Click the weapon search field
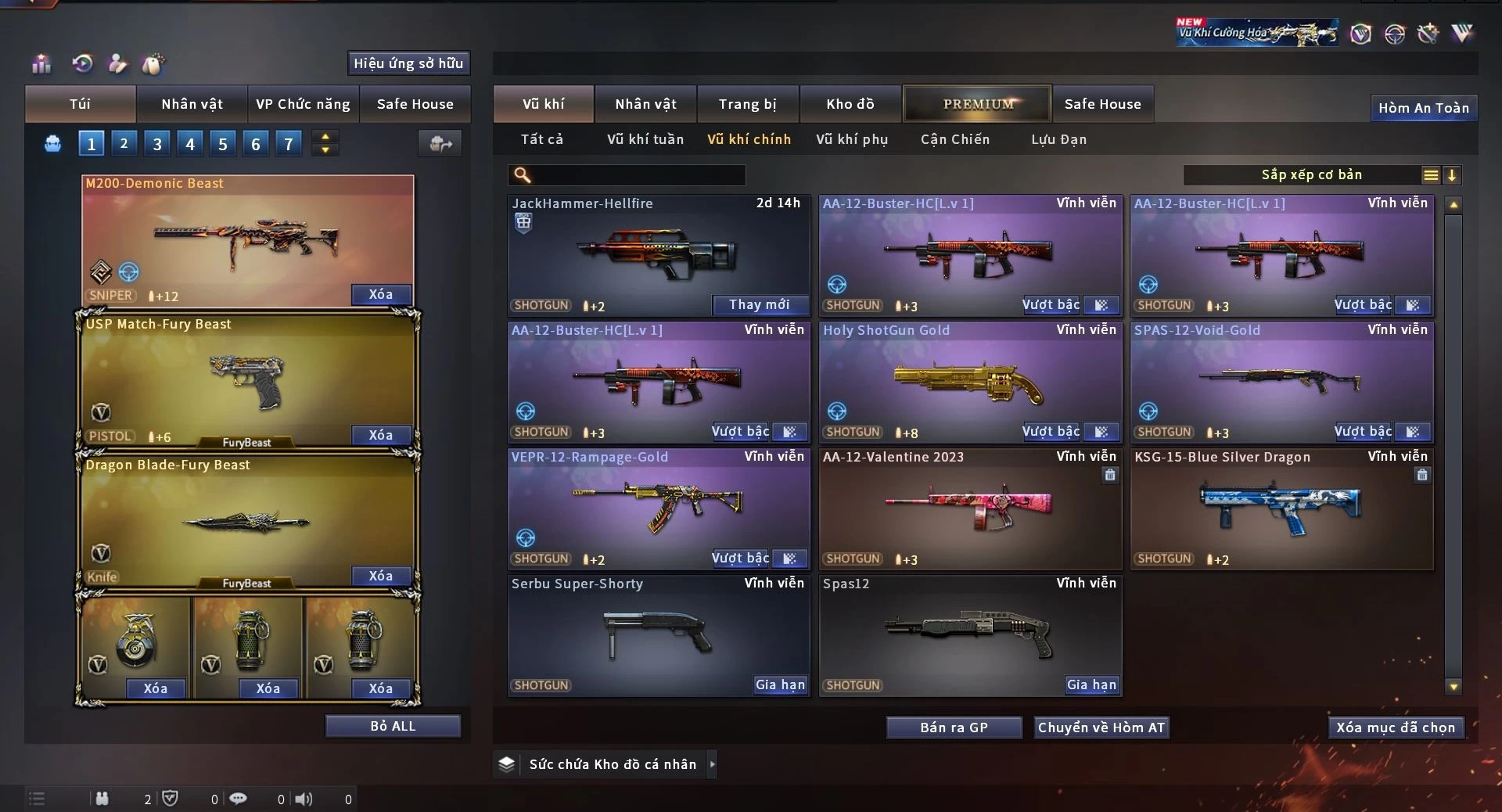 (638, 175)
